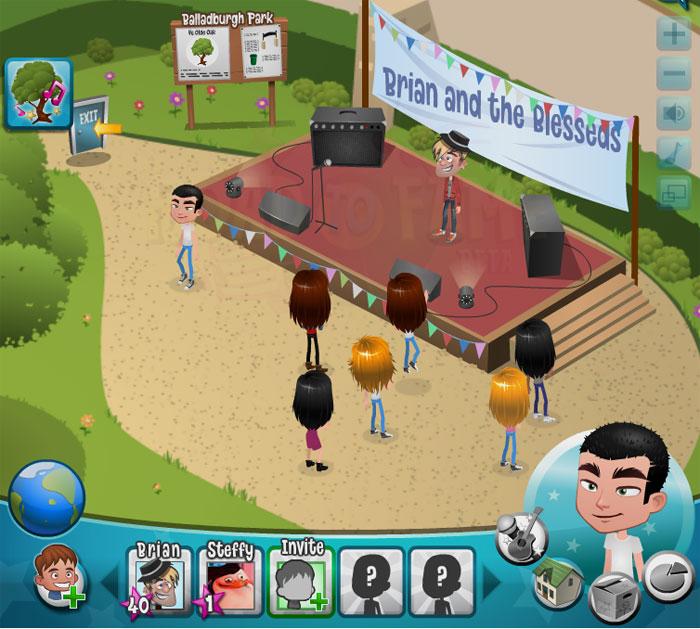Zoom in with the plus button
This screenshot has width=700, height=629.
[671, 36]
